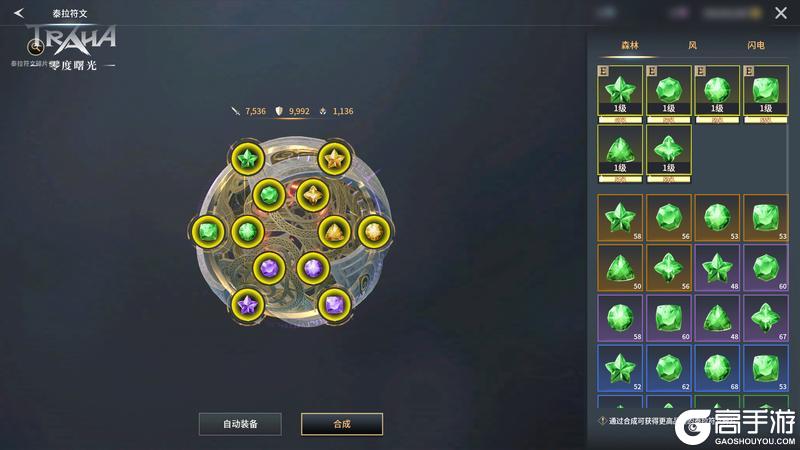800x450 pixels.
Task: Choose the inventory rune numbered 50
Action: coord(620,268)
